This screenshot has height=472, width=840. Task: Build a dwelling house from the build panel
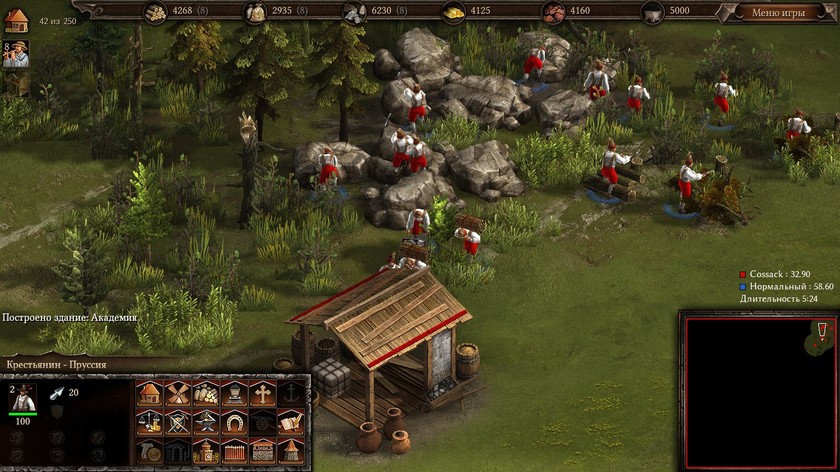click(x=149, y=393)
